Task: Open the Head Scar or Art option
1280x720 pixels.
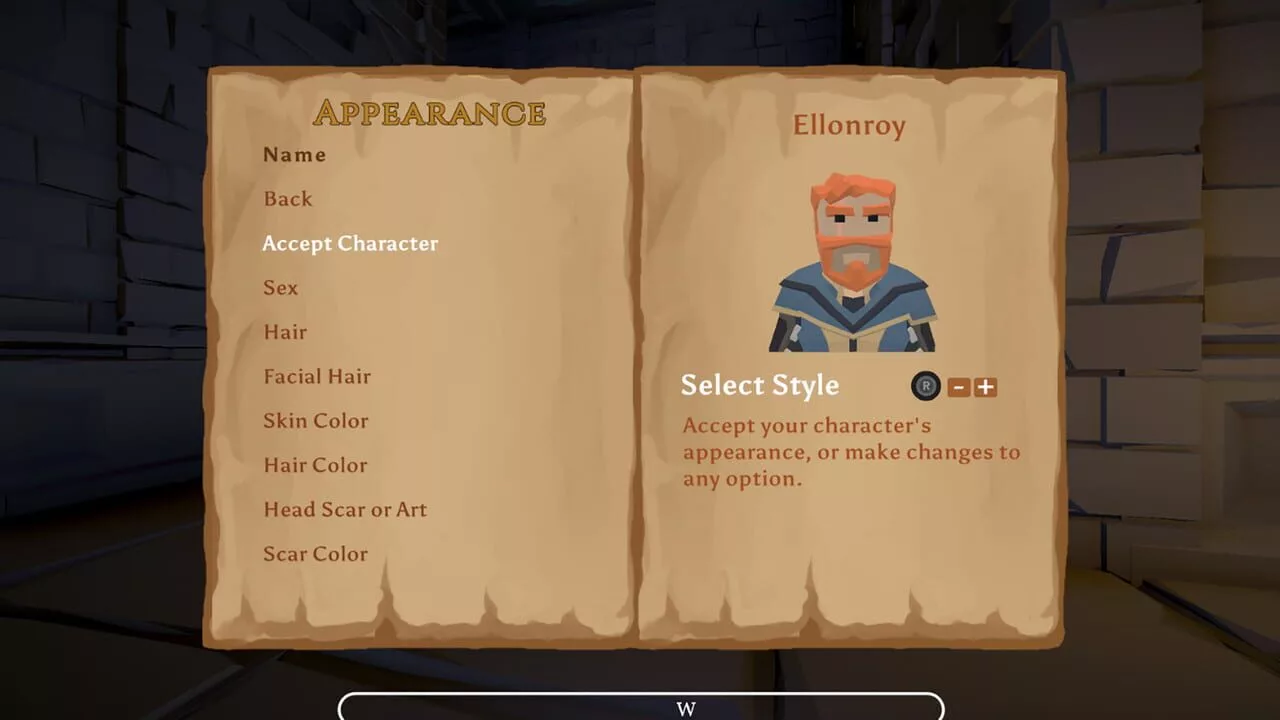Action: point(345,509)
